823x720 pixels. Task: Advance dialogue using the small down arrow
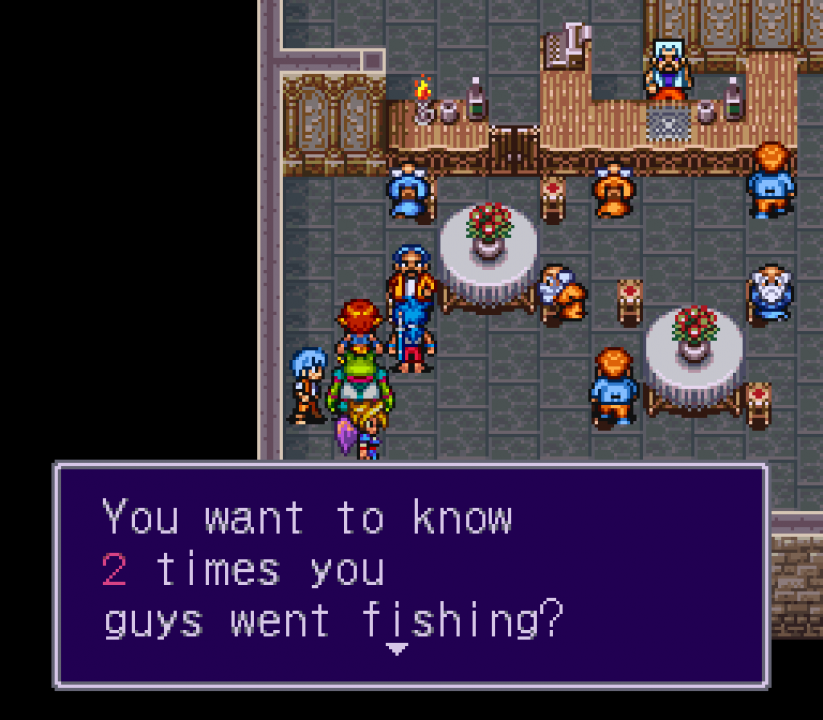coord(397,649)
